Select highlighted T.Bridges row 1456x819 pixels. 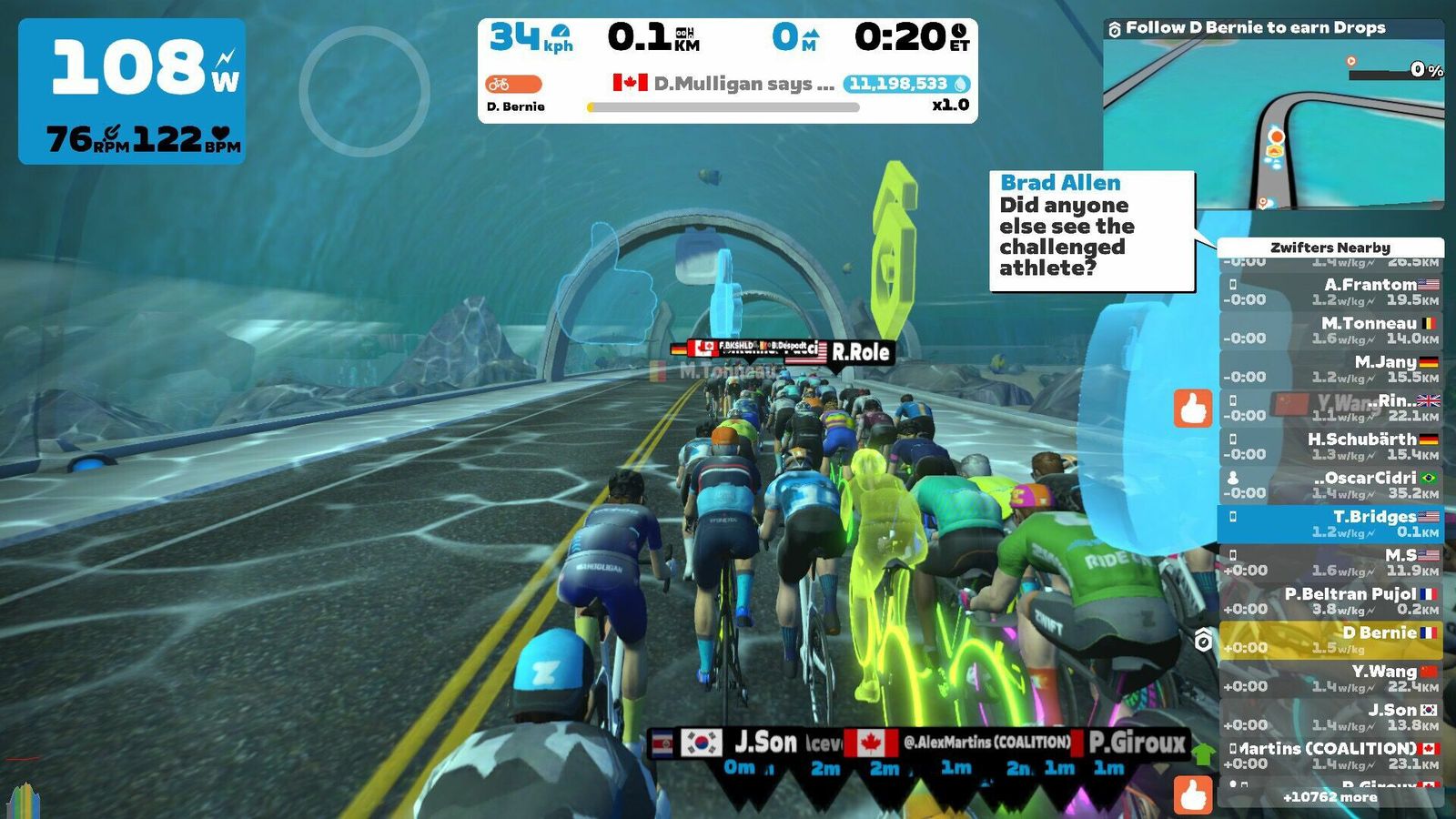pos(1330,523)
